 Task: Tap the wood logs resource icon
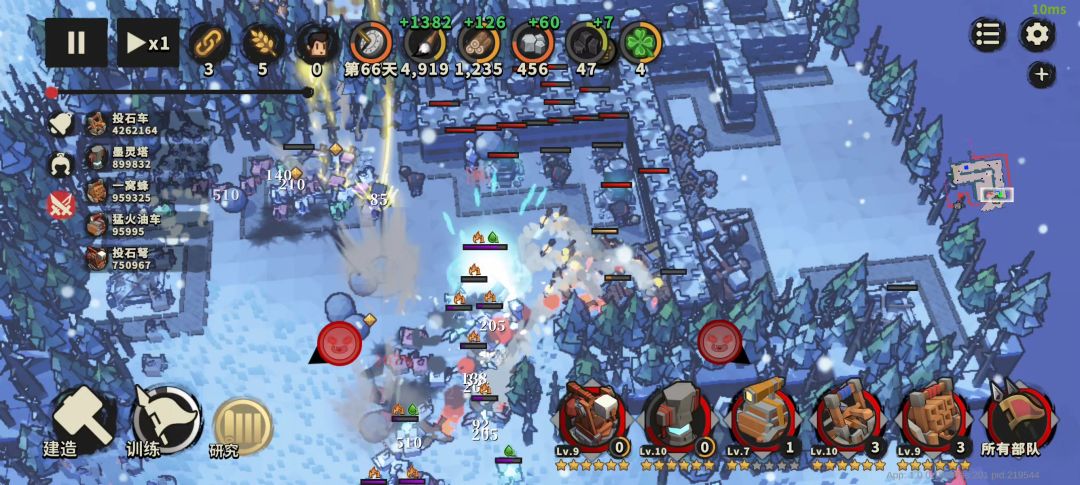tap(479, 43)
